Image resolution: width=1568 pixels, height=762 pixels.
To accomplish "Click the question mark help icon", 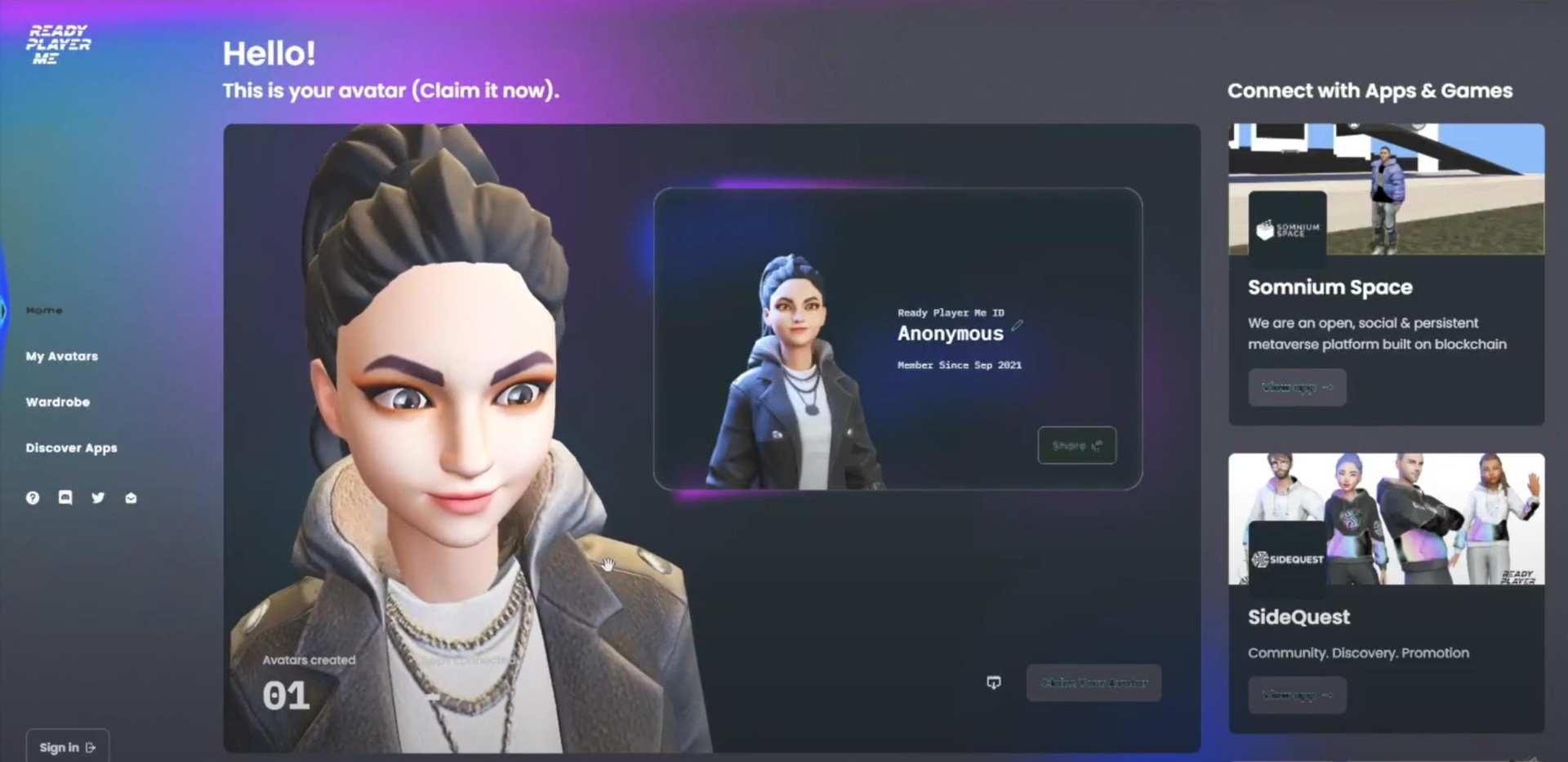I will pyautogui.click(x=33, y=497).
